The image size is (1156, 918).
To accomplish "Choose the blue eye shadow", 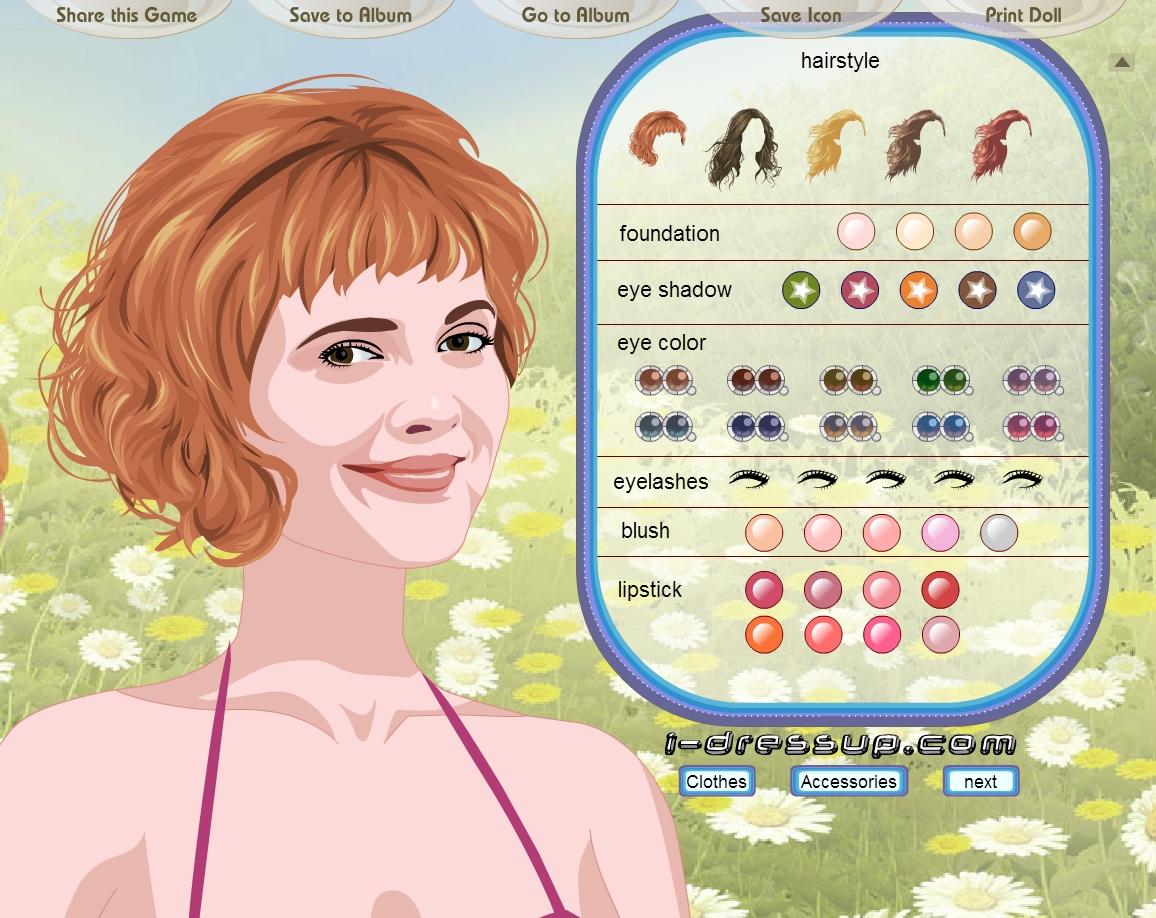I will pos(1036,290).
